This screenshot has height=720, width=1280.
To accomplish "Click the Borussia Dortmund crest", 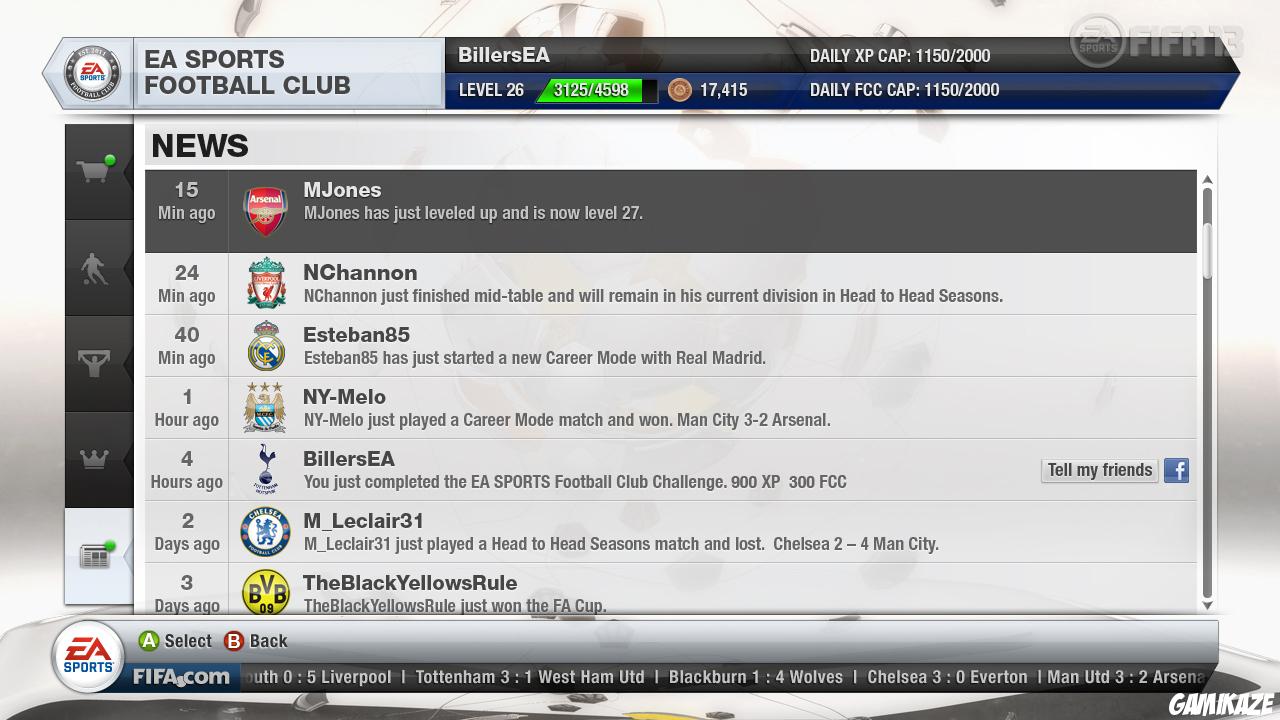I will coord(265,592).
